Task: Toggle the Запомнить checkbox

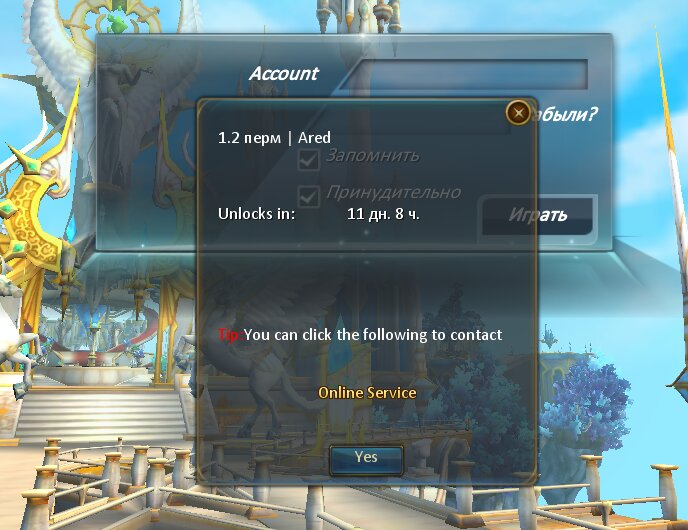Action: (310, 159)
